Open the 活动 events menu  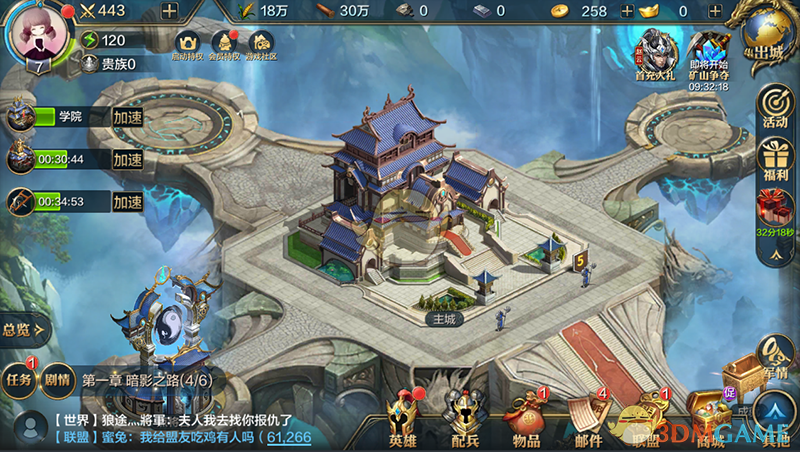[x=774, y=107]
